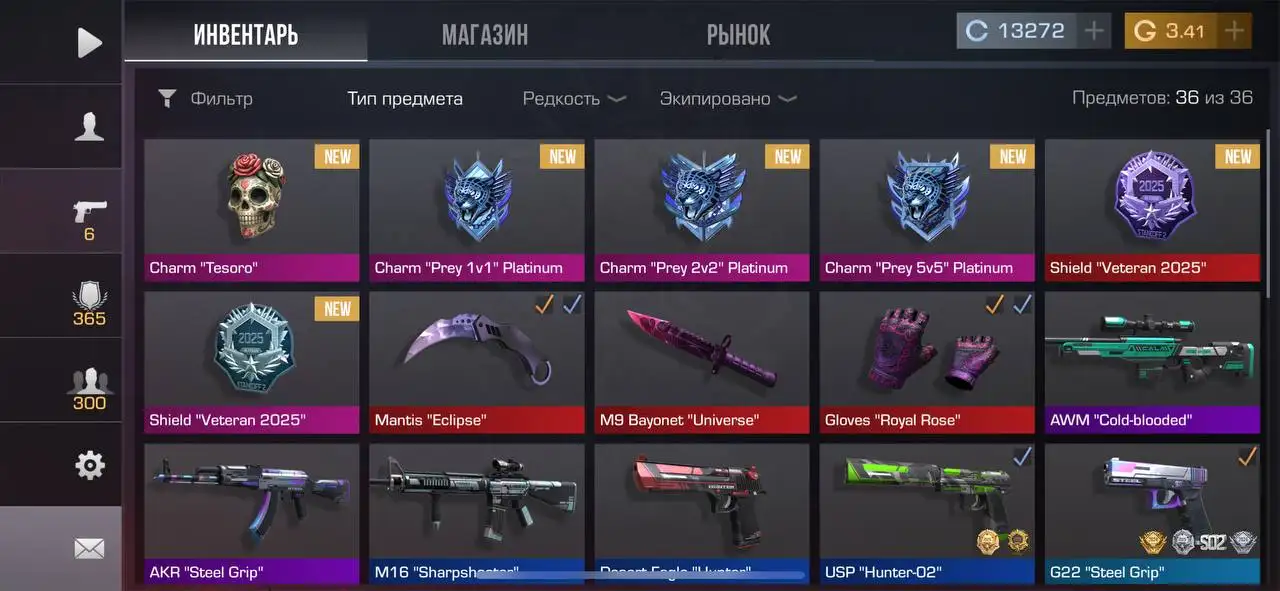Open the Рынок tab
The width and height of the screenshot is (1280, 591).
[738, 35]
